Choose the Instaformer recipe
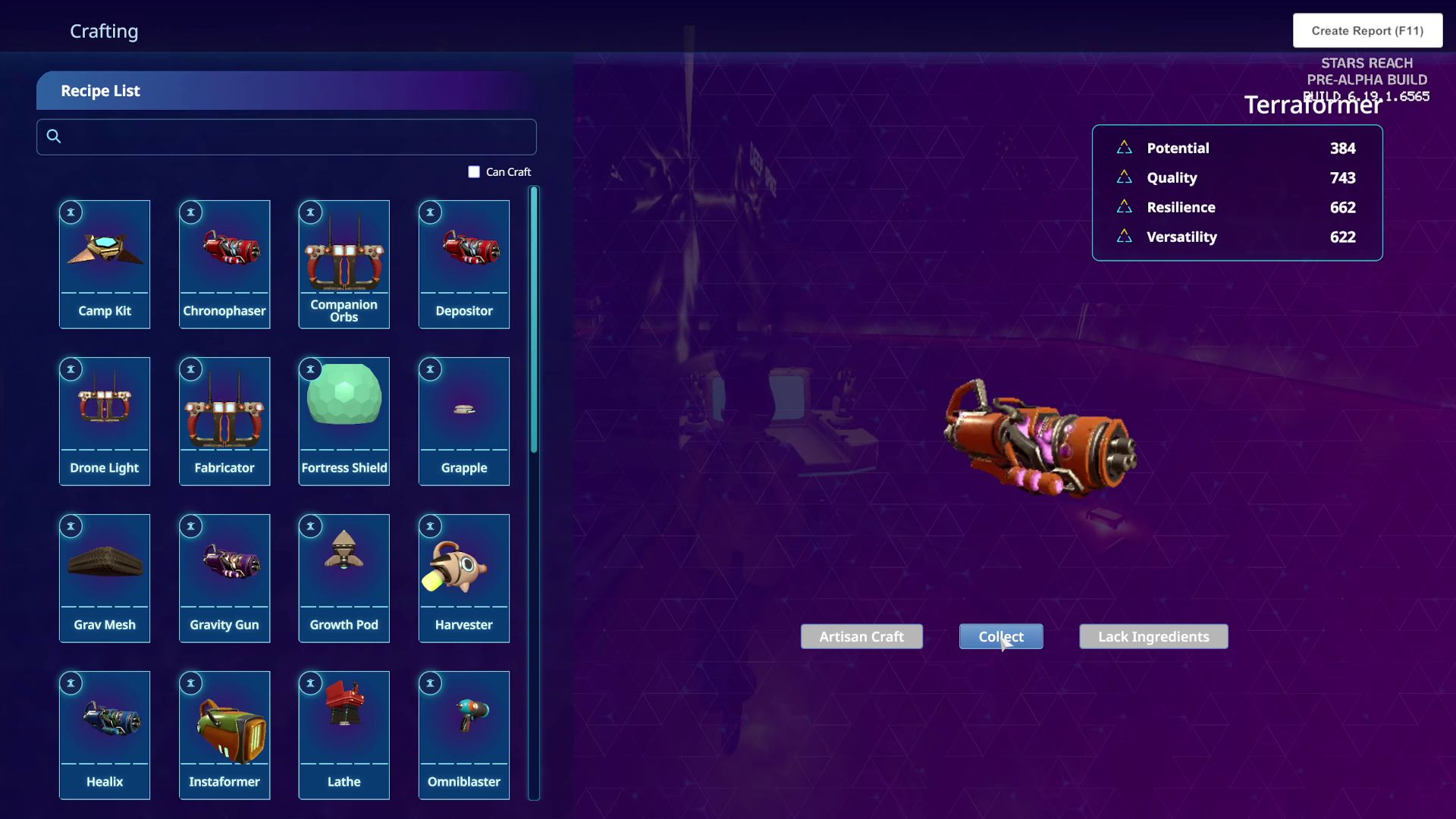Image resolution: width=1456 pixels, height=819 pixels. pos(224,735)
